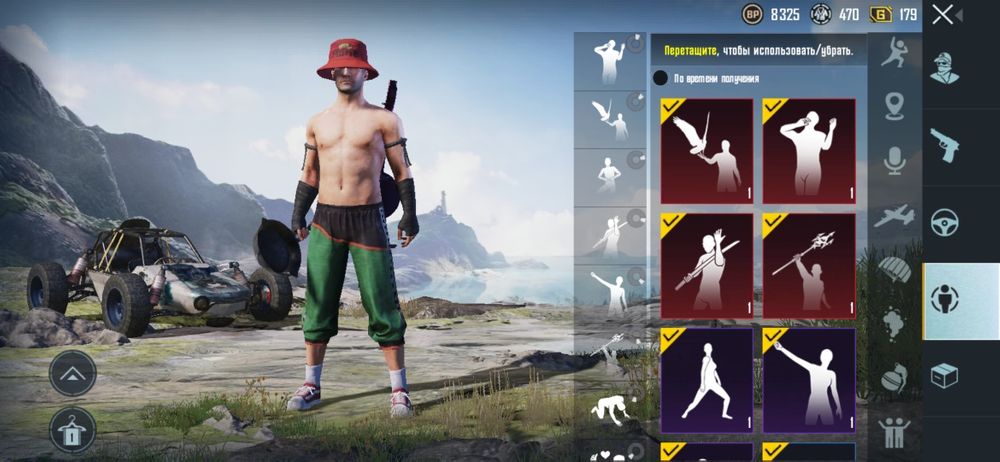Choose the saluting figure emote card
Screen dimensions: 1000x462
809,151
